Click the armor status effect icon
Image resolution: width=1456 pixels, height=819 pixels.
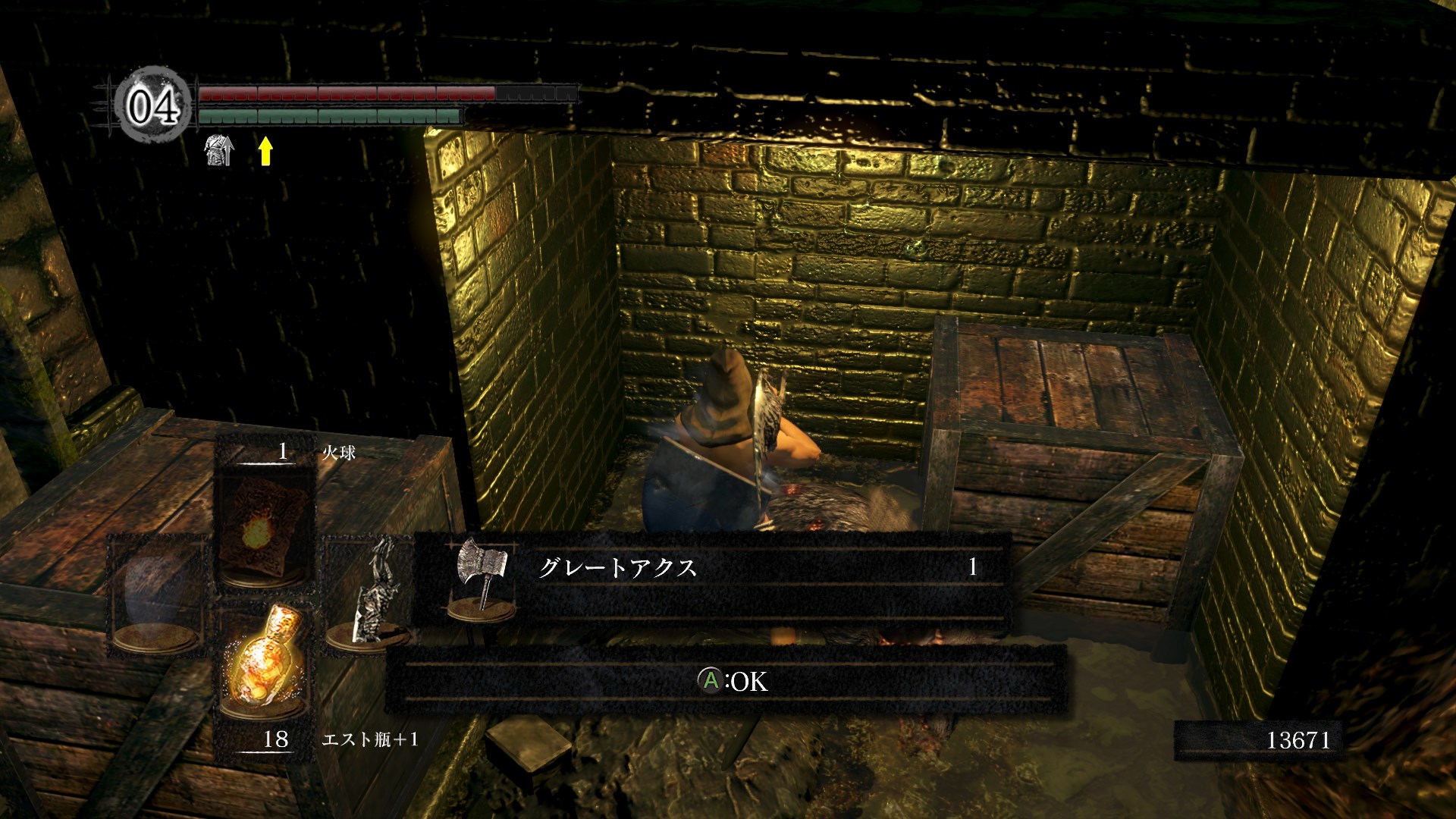click(x=219, y=149)
